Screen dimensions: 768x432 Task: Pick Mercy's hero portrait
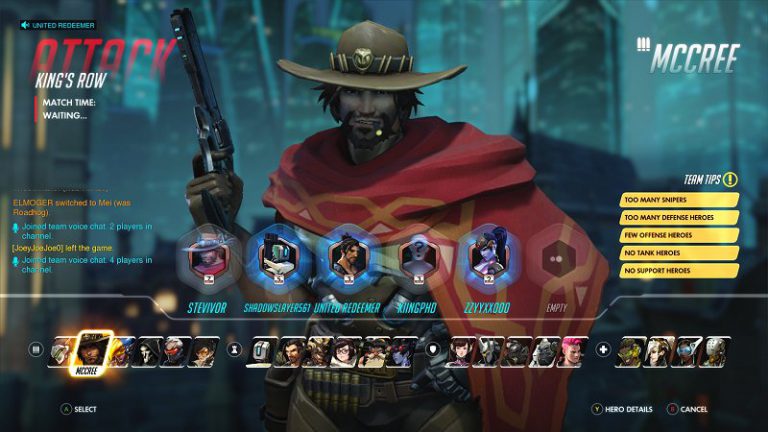coord(661,351)
